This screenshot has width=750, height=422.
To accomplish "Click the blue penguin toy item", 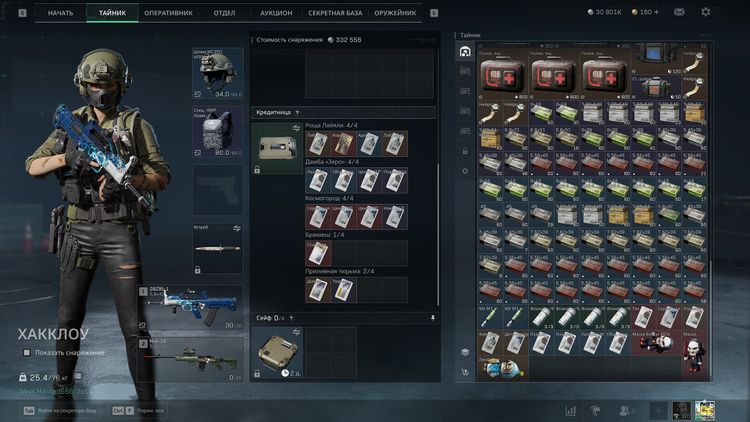I will 492,367.
